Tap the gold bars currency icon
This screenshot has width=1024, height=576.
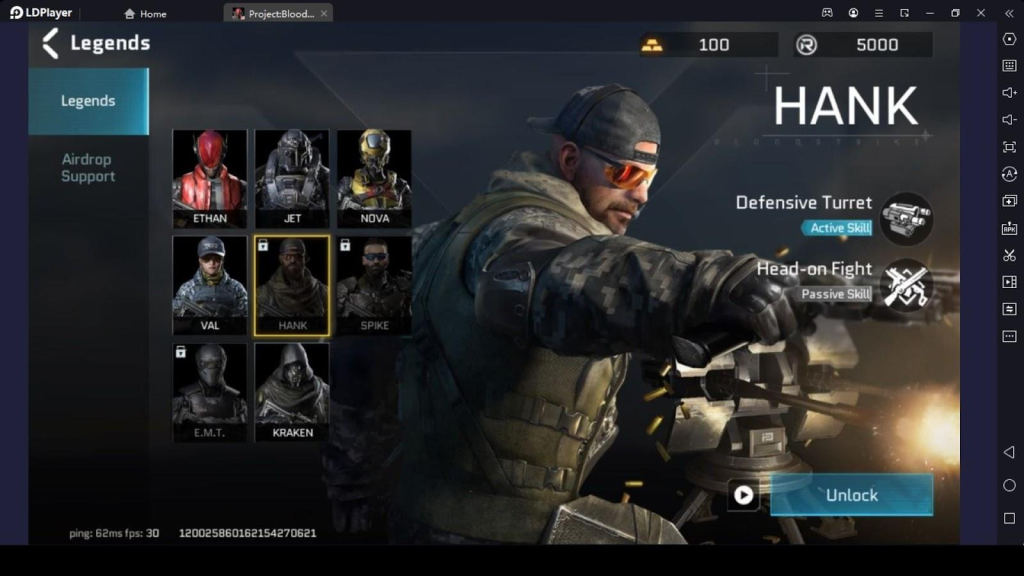click(x=652, y=45)
